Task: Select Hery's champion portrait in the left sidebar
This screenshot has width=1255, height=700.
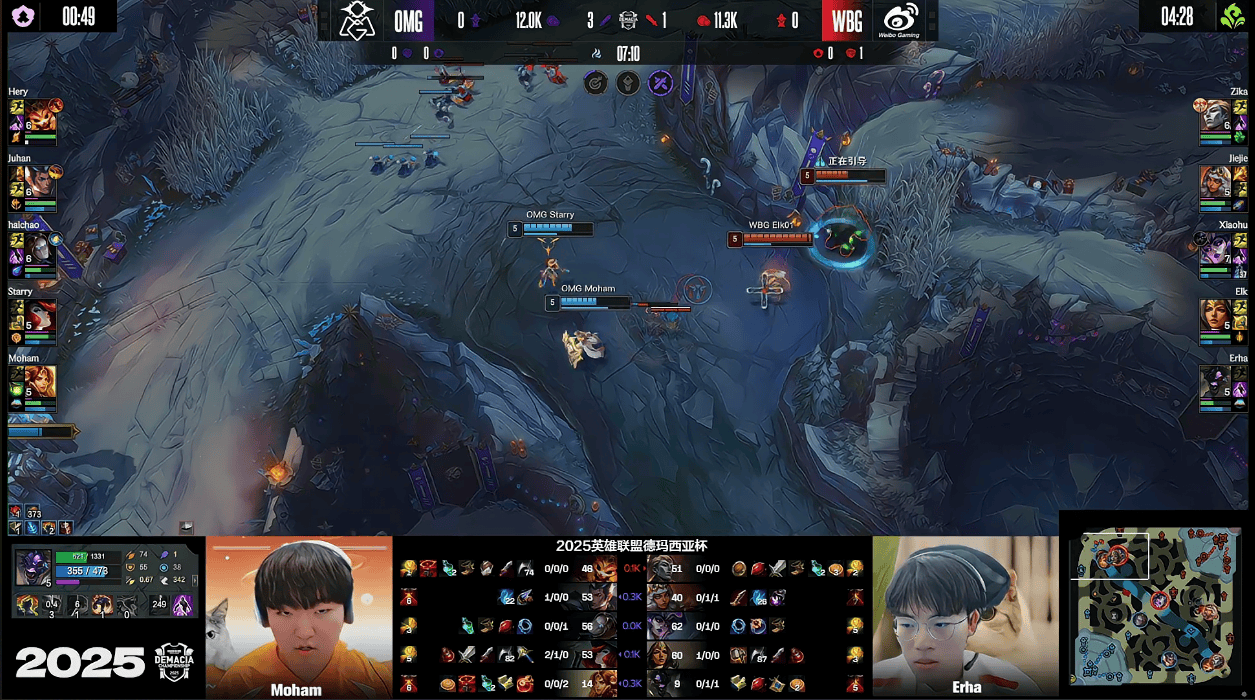Action: 40,115
